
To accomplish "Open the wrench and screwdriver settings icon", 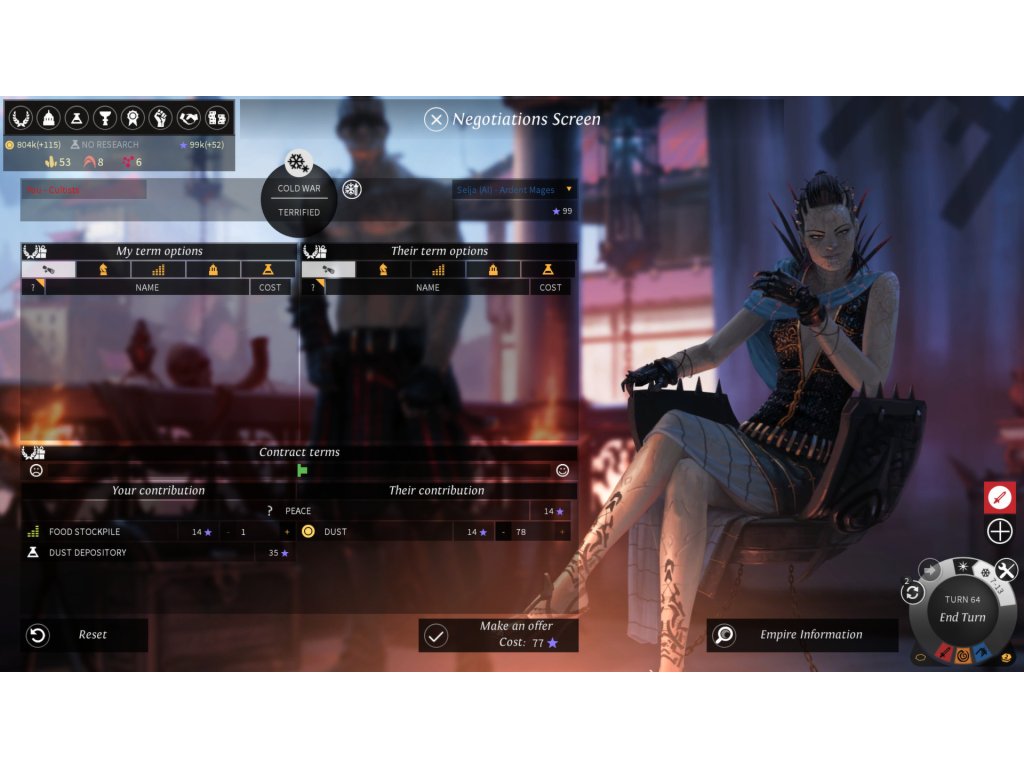I will point(1006,570).
